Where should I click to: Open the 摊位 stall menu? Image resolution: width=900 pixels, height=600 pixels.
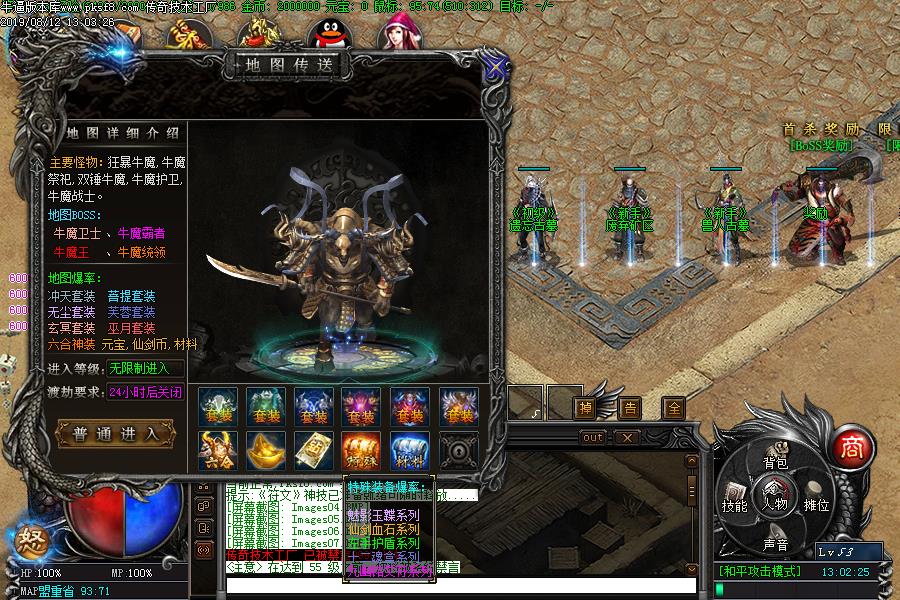click(x=817, y=504)
